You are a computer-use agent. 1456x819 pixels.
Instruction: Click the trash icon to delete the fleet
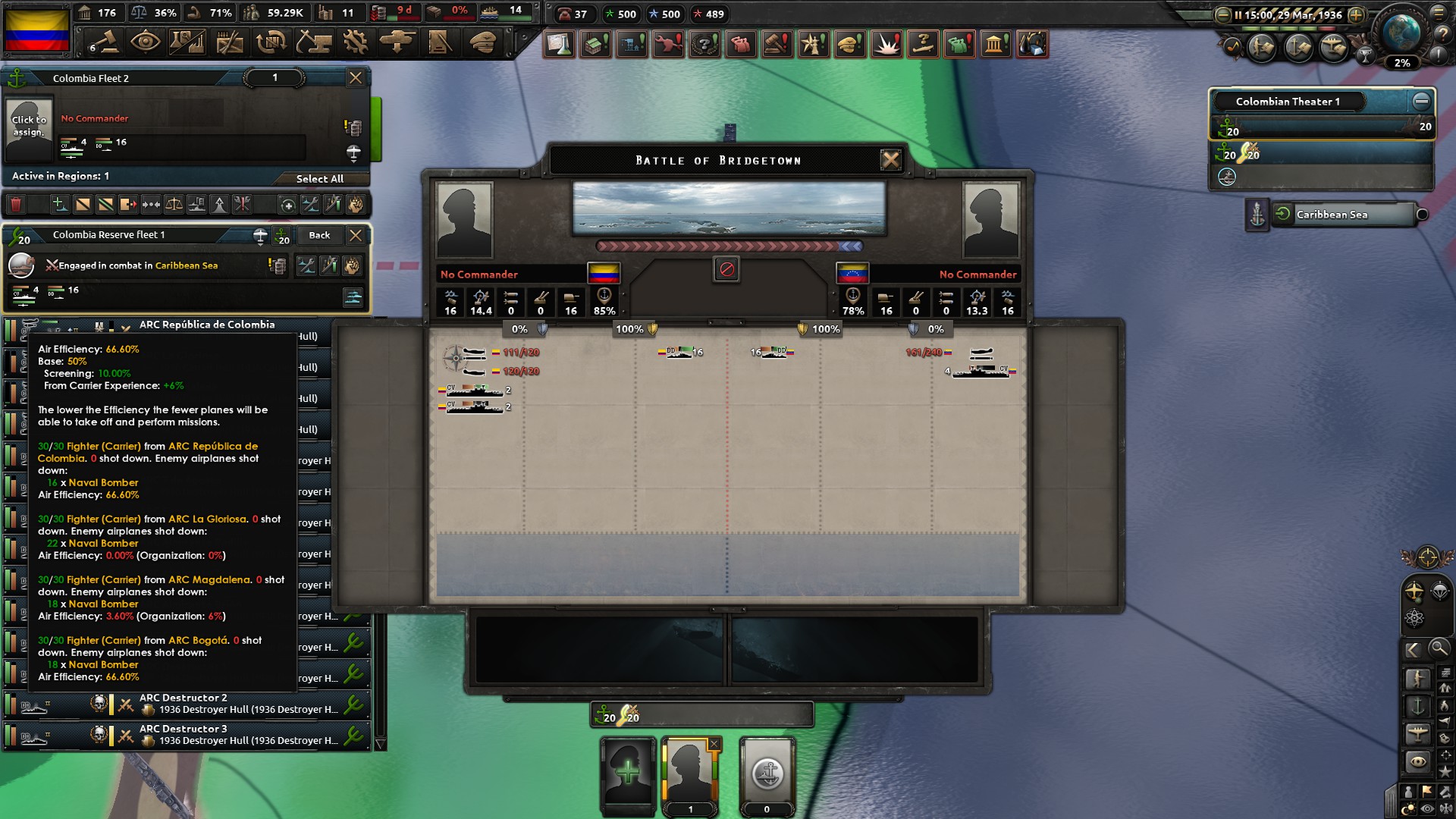[x=14, y=203]
